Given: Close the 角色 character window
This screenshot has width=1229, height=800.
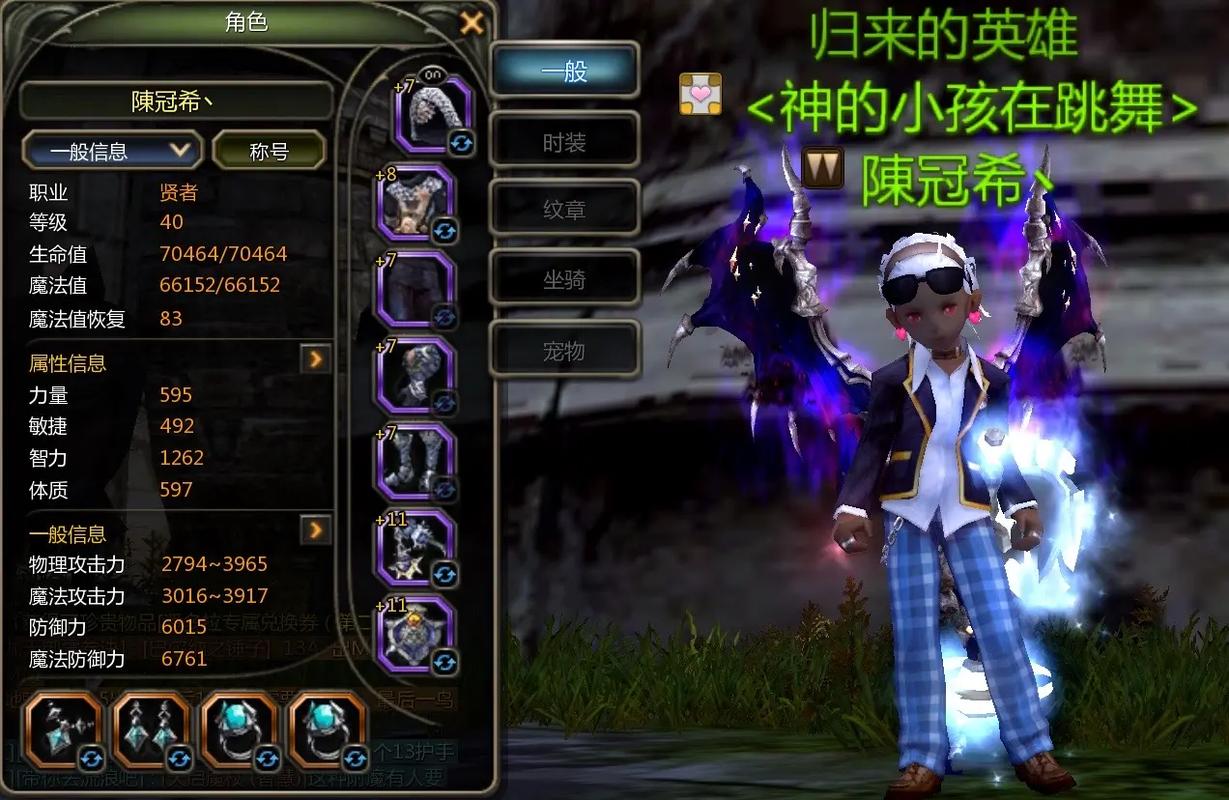Looking at the screenshot, I should pyautogui.click(x=472, y=22).
